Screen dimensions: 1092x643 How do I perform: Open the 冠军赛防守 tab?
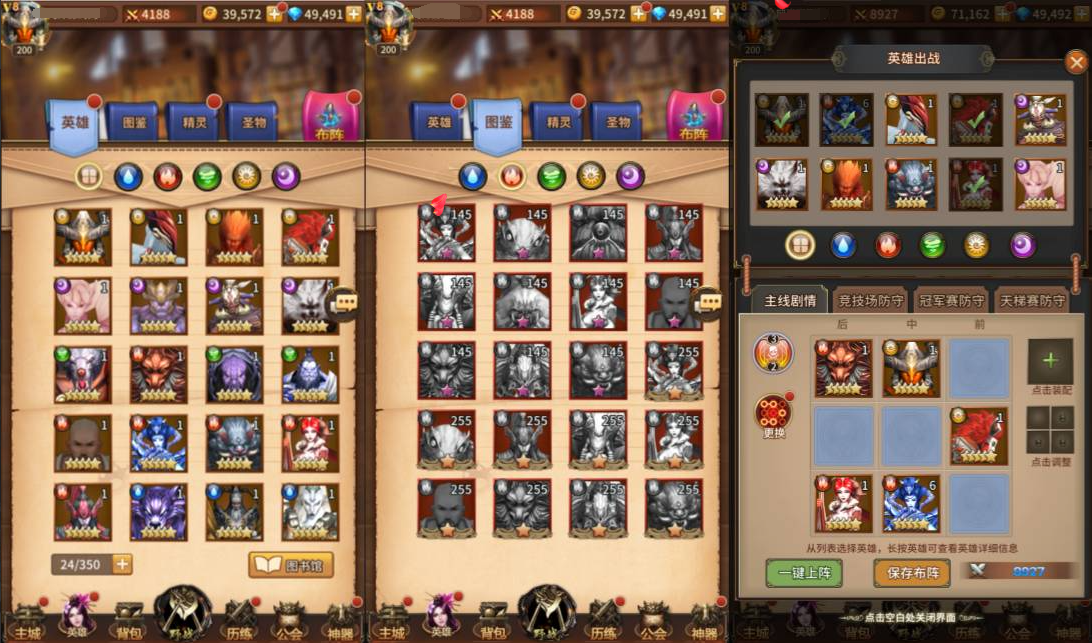pyautogui.click(x=950, y=300)
